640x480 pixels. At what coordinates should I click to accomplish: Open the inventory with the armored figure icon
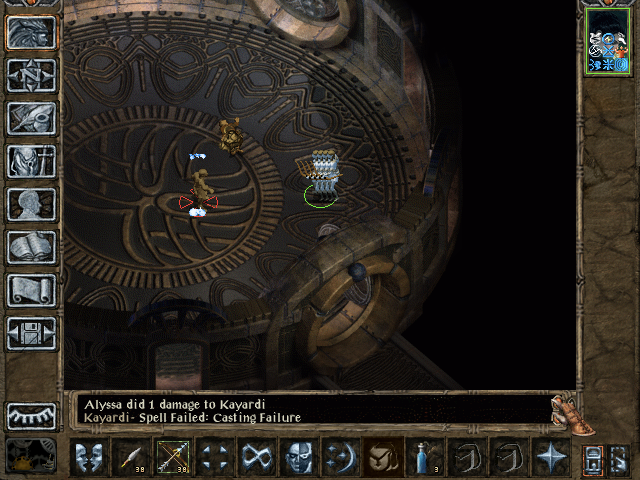32,161
